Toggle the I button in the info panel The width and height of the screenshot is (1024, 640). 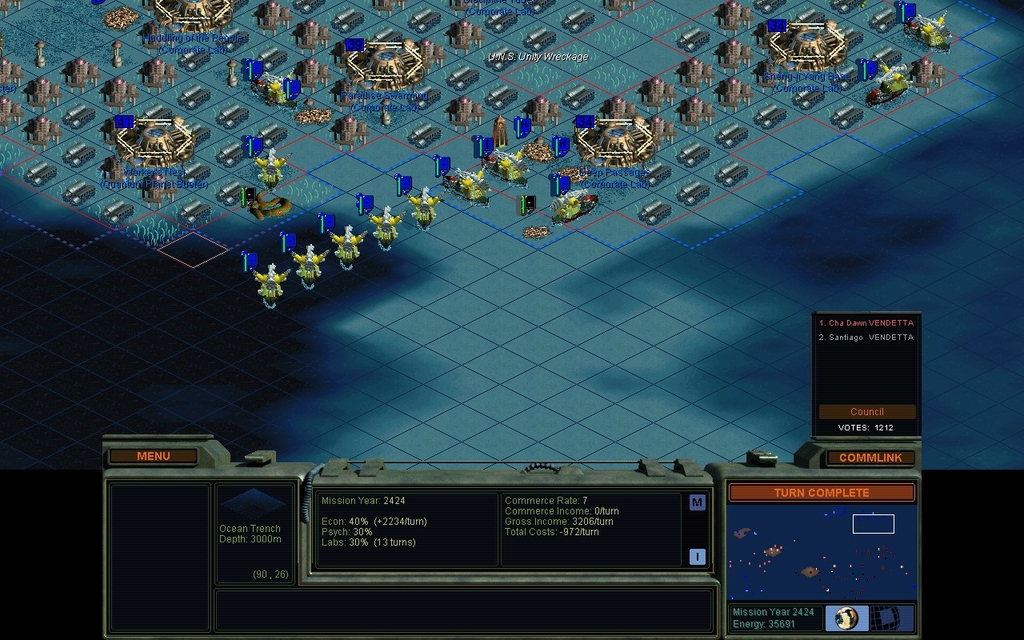(x=697, y=556)
